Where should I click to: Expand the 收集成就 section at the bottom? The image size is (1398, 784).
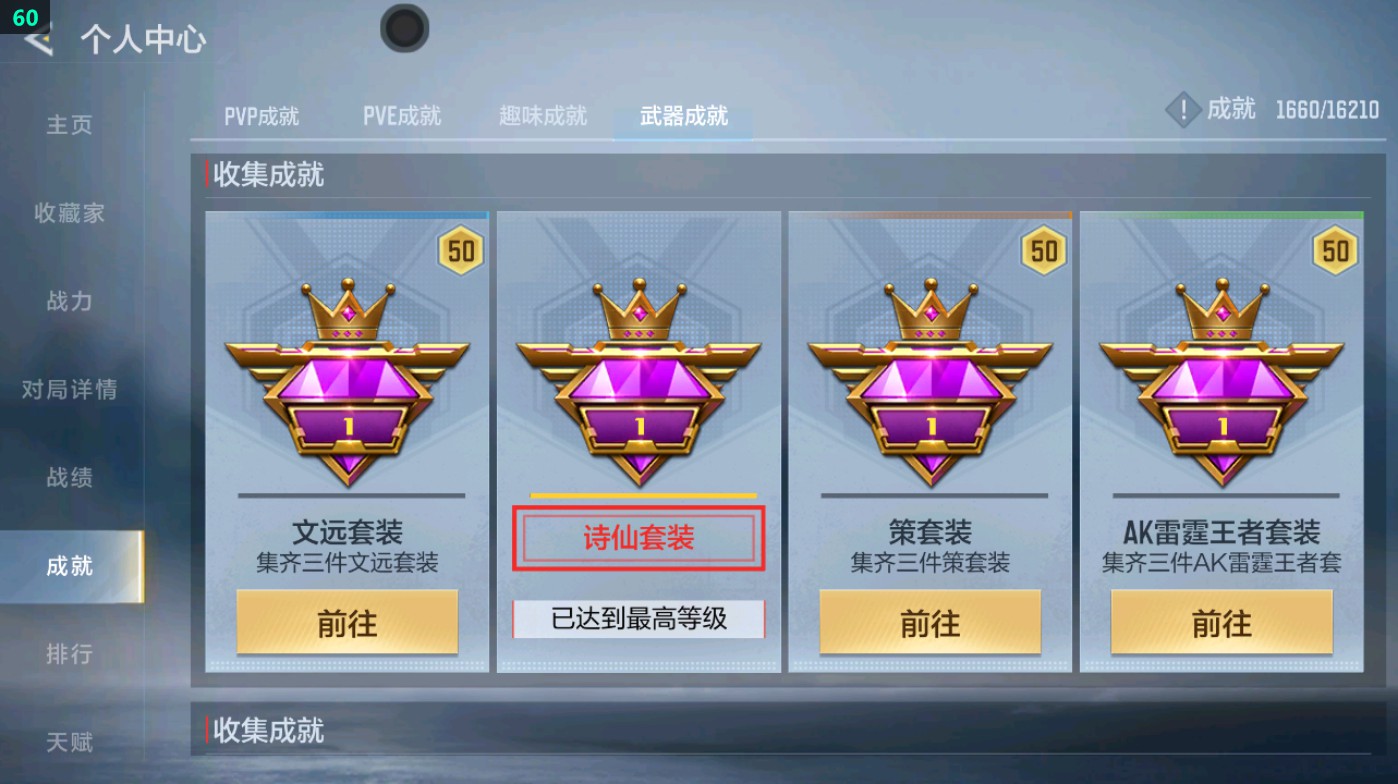[x=268, y=730]
